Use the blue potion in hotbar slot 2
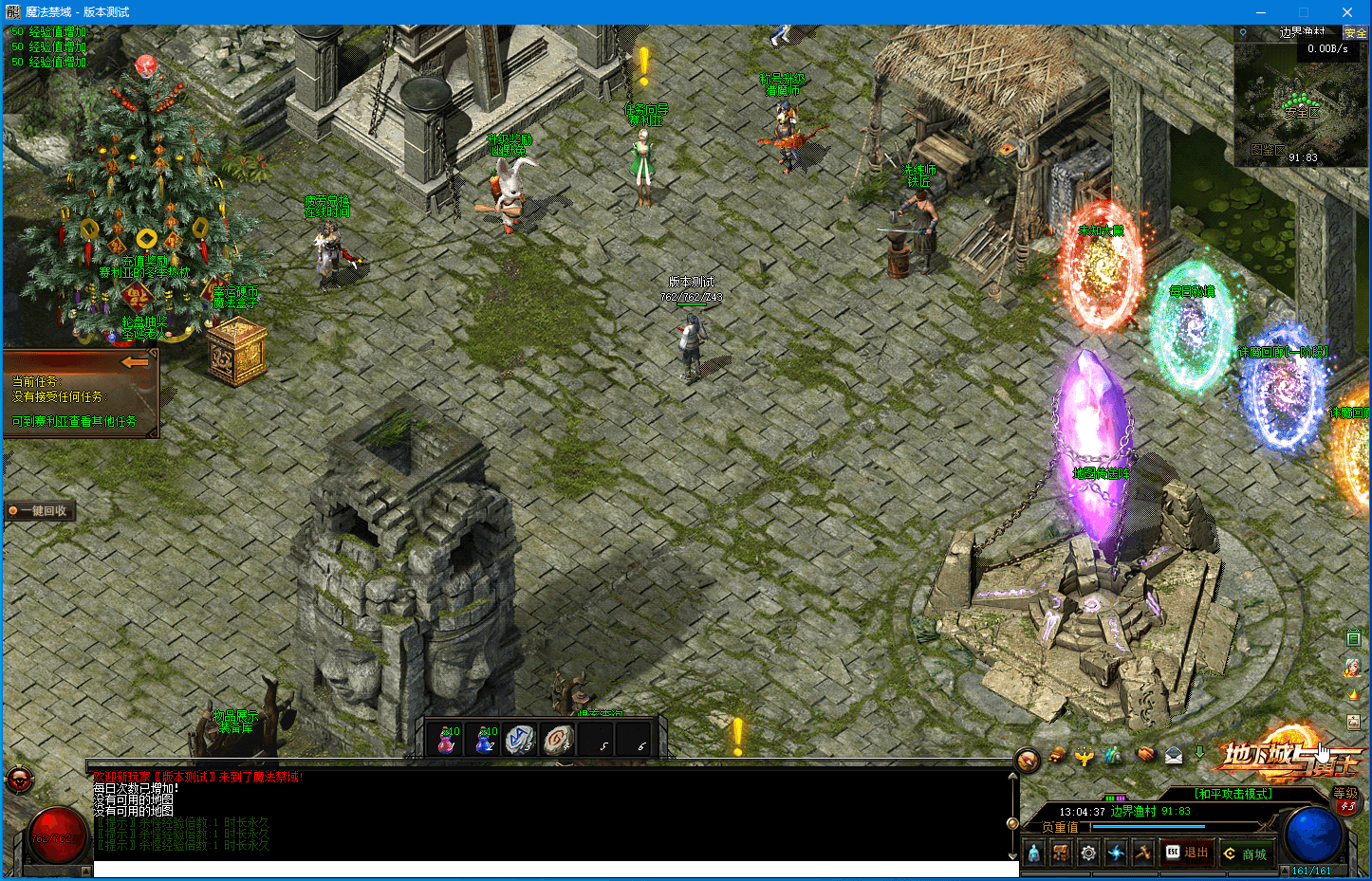 point(484,739)
